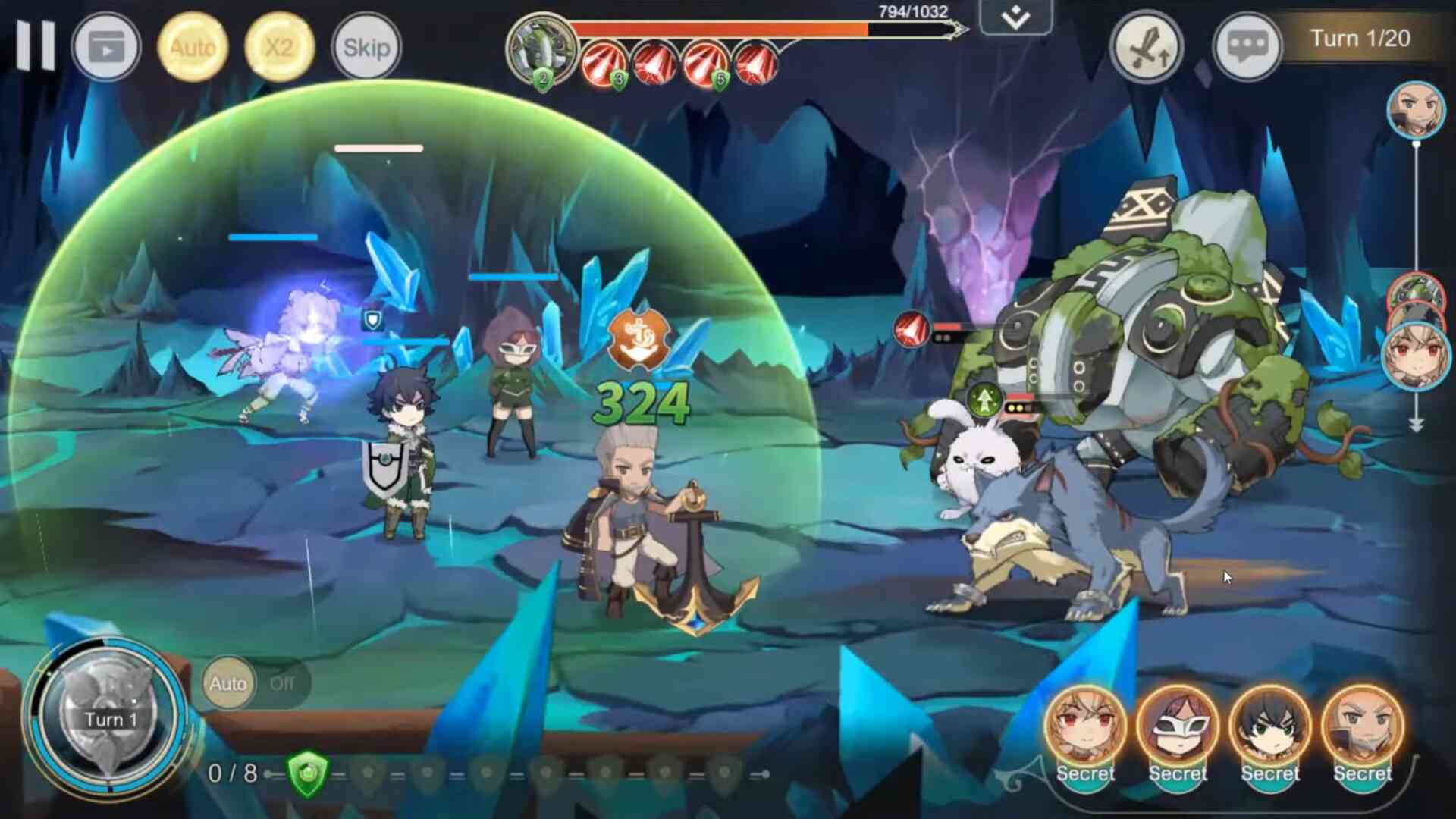Skip the battle animation

click(366, 47)
